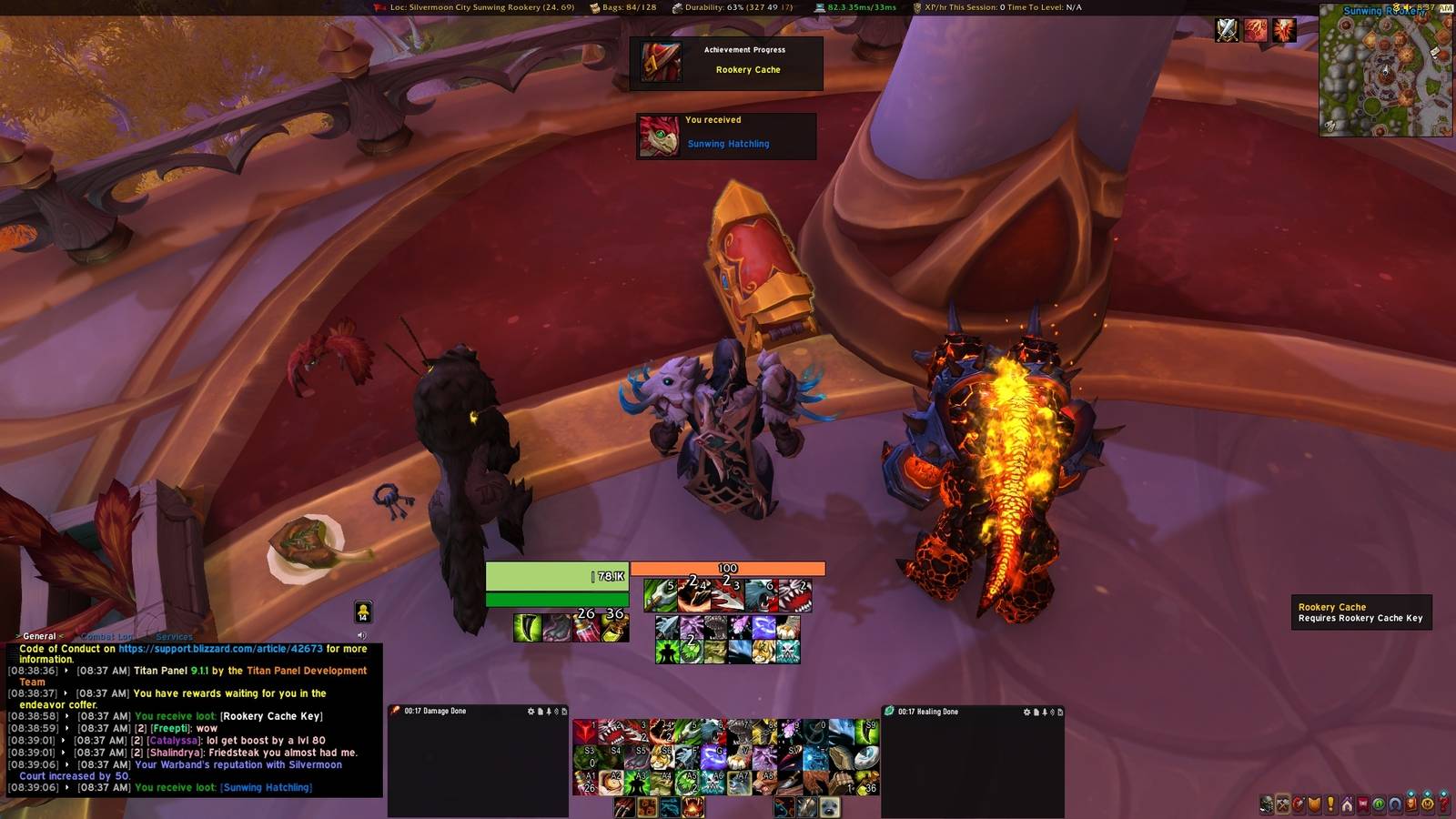Viewport: 1456px width, 819px height.
Task: Open the in-game Shop icon
Action: pos(1410,804)
